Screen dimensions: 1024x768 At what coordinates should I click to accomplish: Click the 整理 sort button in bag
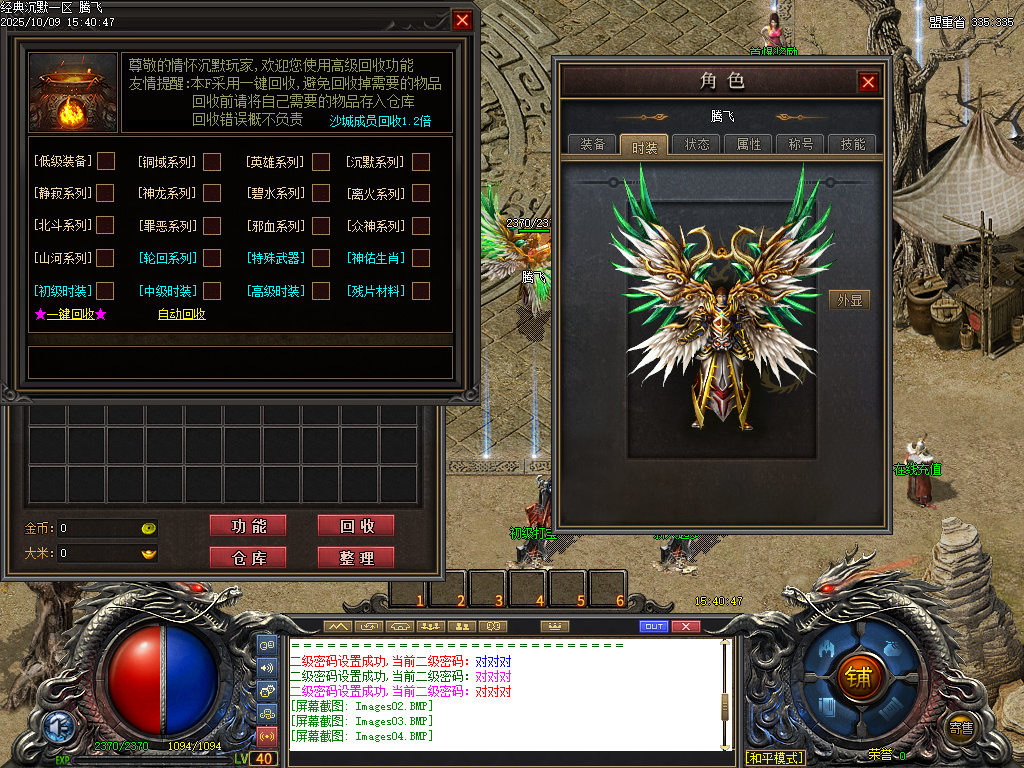[355, 558]
